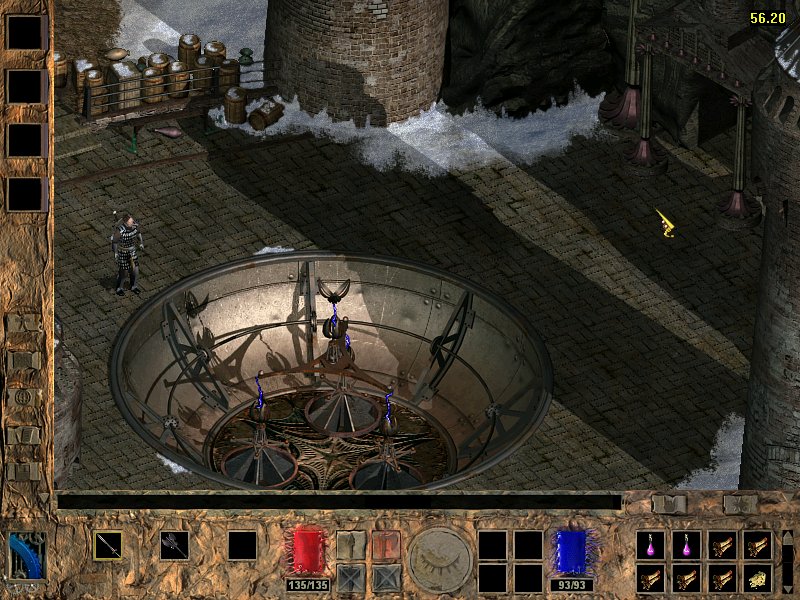Image resolution: width=800 pixels, height=600 pixels.
Task: Click the red-tinted stone button beside health
Action: click(x=386, y=545)
